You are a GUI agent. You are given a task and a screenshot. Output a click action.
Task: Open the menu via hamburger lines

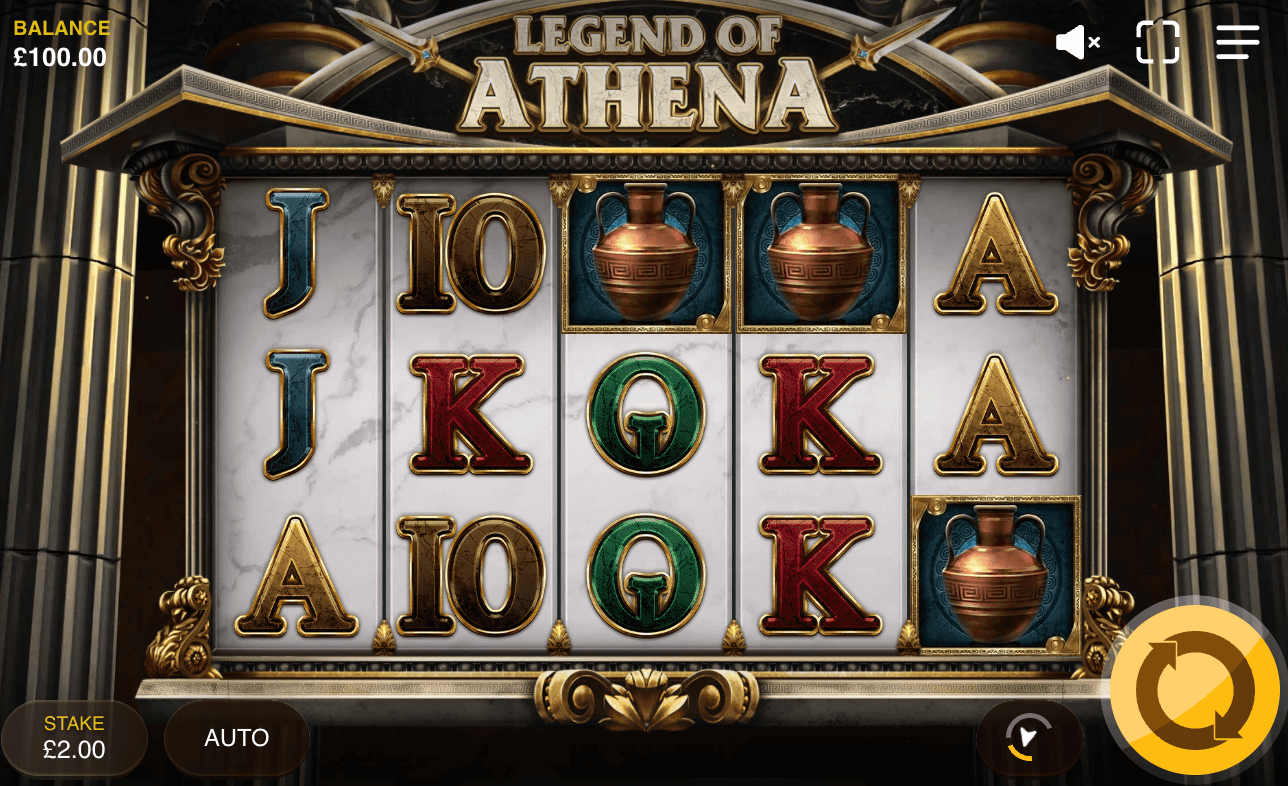click(x=1237, y=42)
